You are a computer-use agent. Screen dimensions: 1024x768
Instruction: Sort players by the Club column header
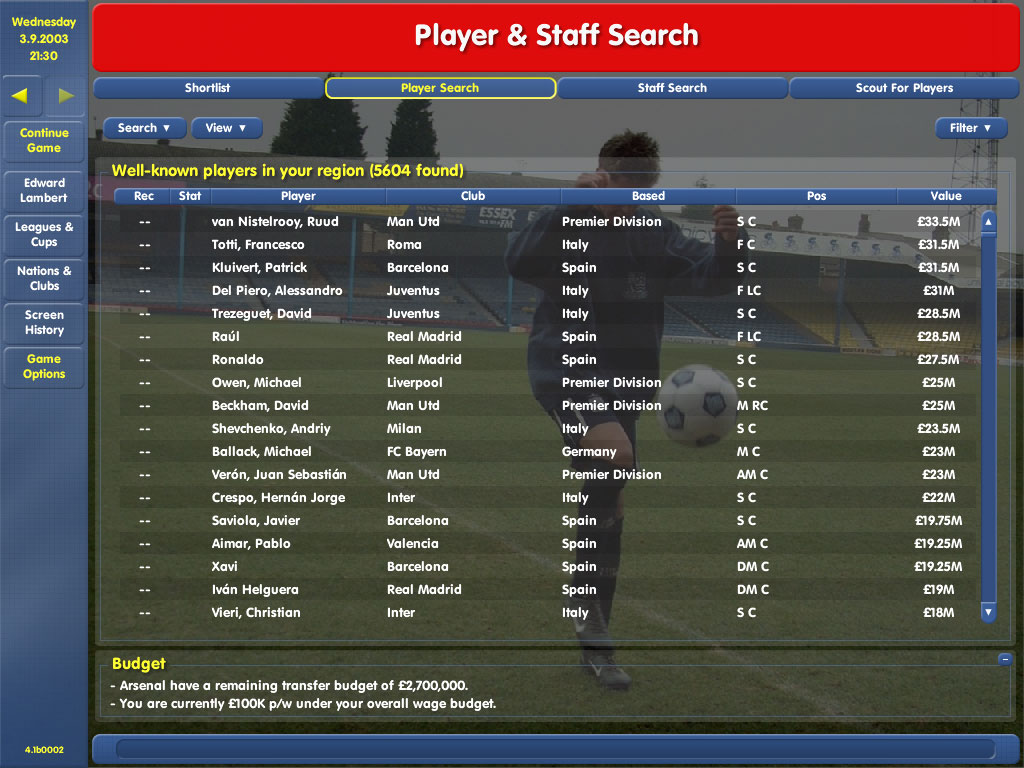point(473,196)
